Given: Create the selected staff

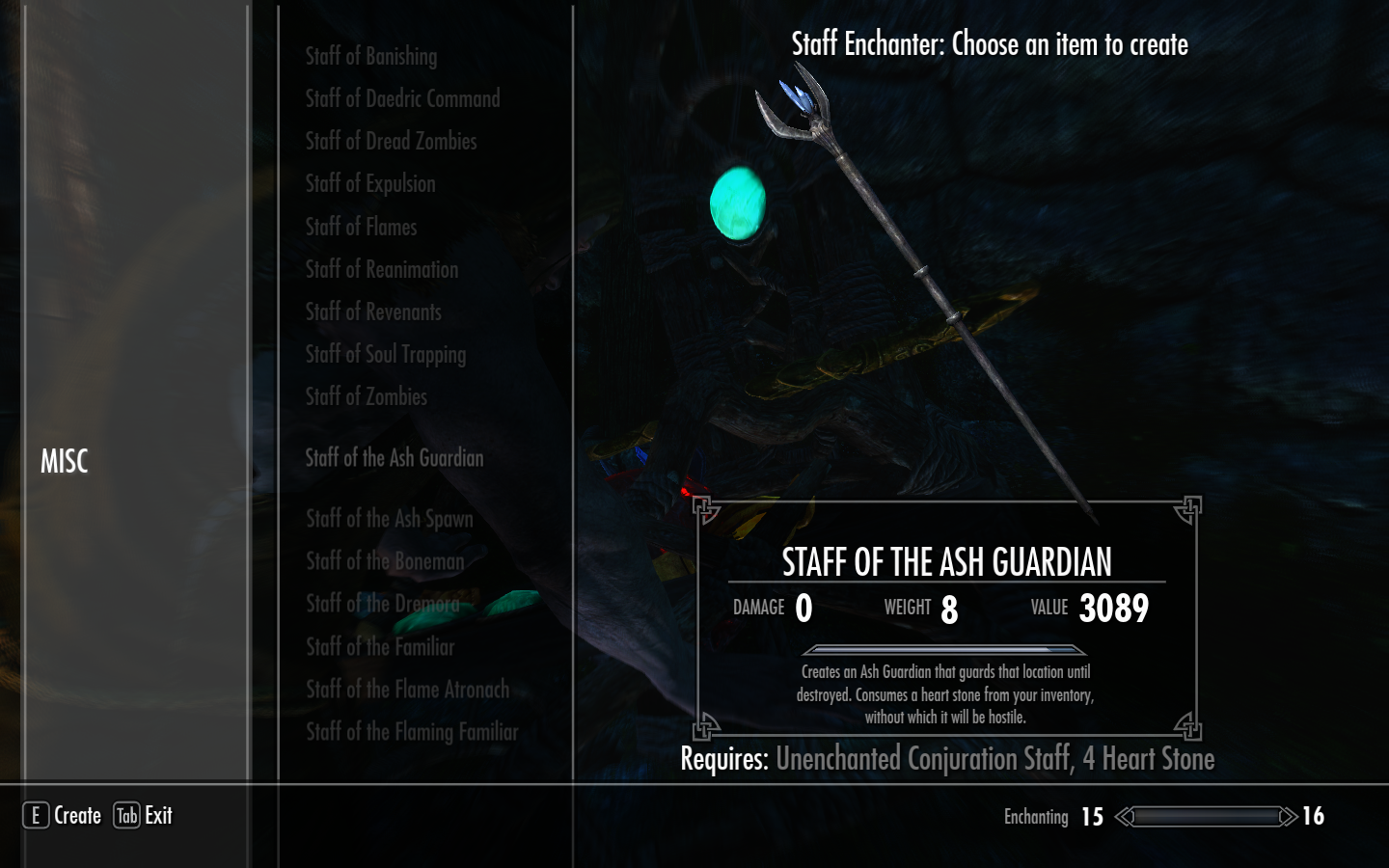Looking at the screenshot, I should point(64,816).
